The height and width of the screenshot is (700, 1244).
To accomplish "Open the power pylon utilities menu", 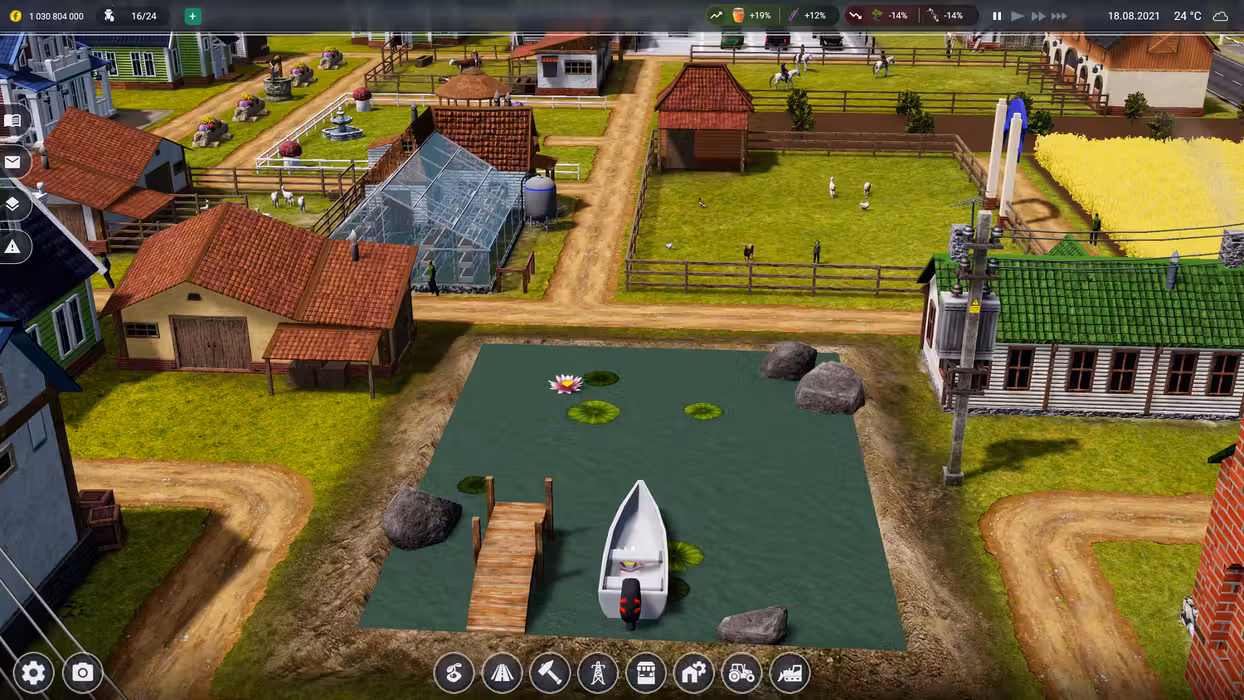I will click(598, 673).
